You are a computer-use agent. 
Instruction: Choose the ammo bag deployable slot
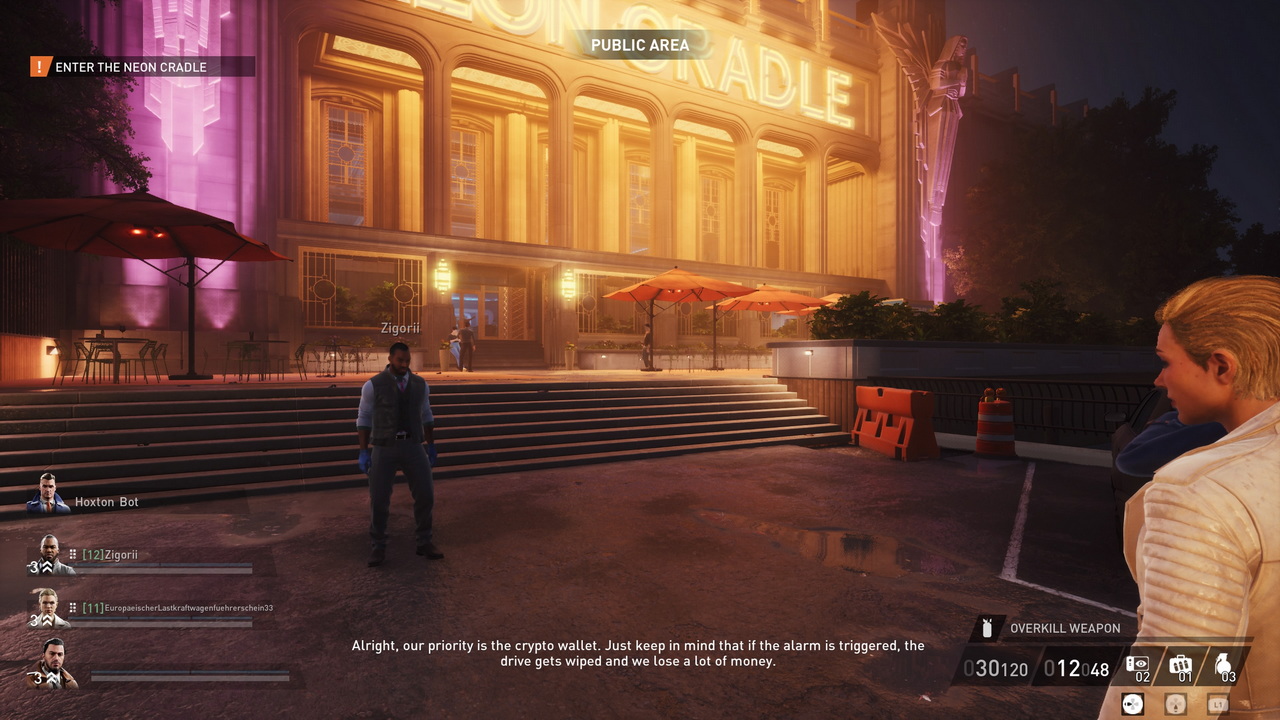pos(1181,666)
